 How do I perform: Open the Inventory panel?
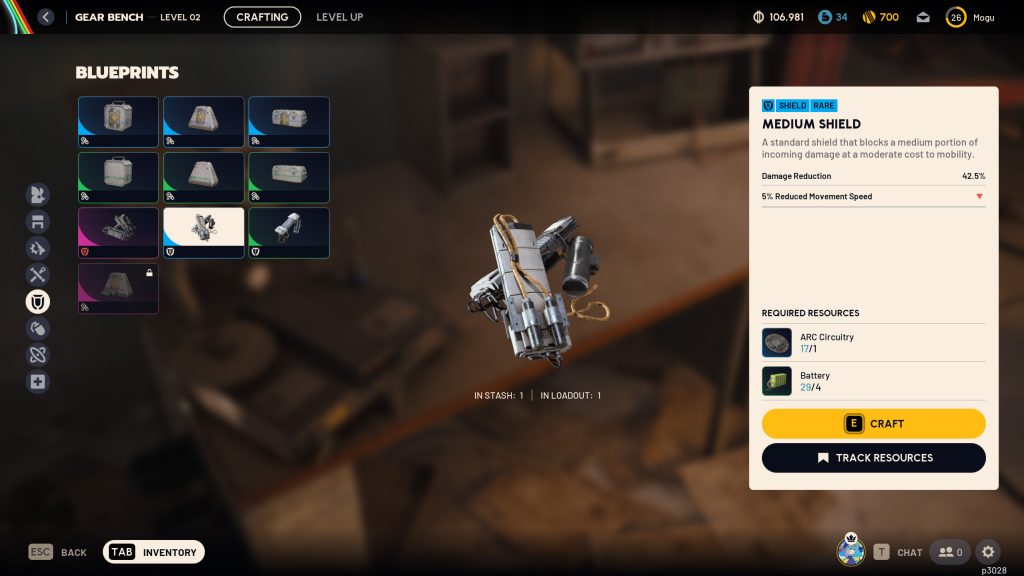coord(154,552)
